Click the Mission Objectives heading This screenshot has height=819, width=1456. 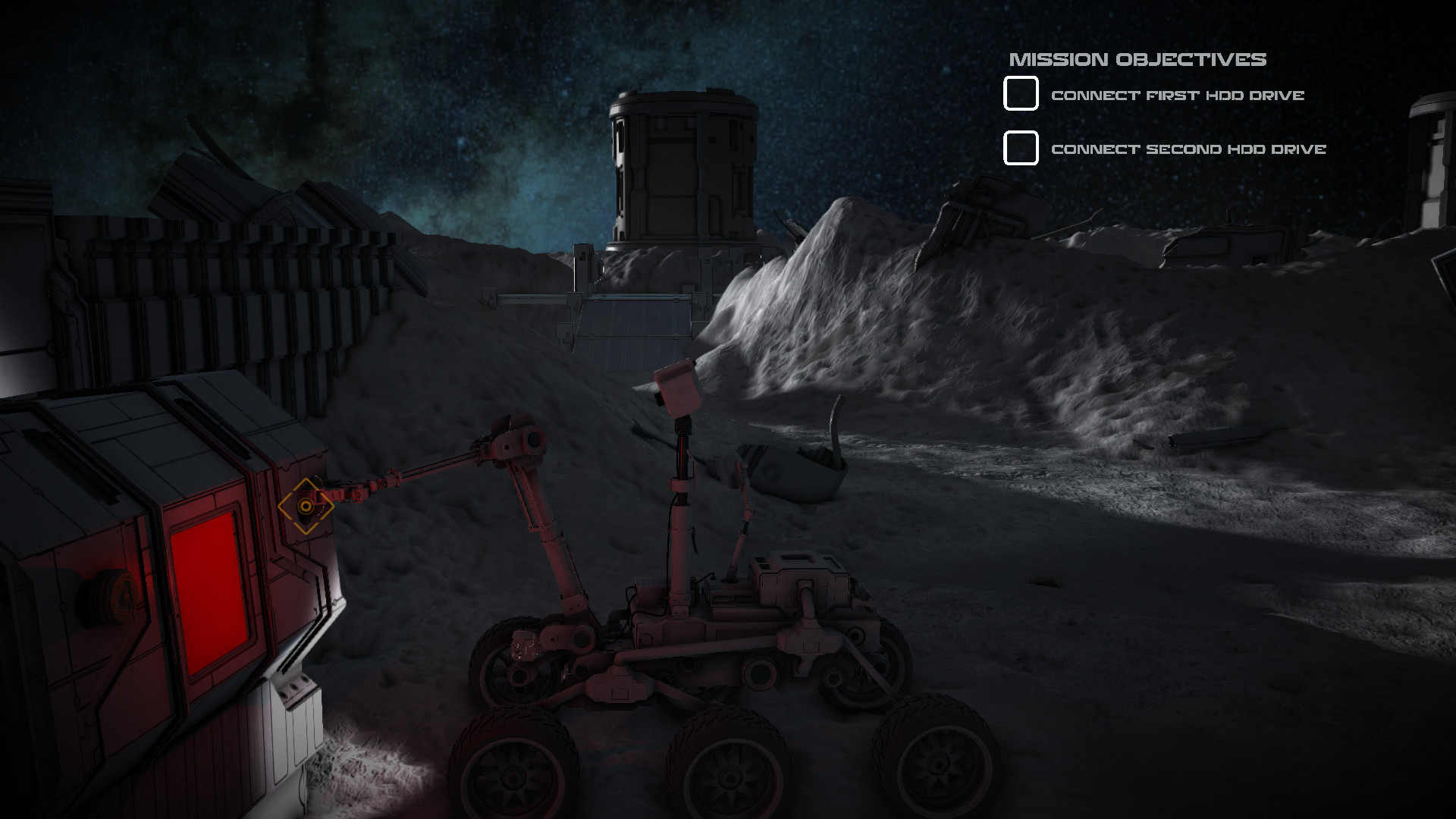(x=1137, y=57)
